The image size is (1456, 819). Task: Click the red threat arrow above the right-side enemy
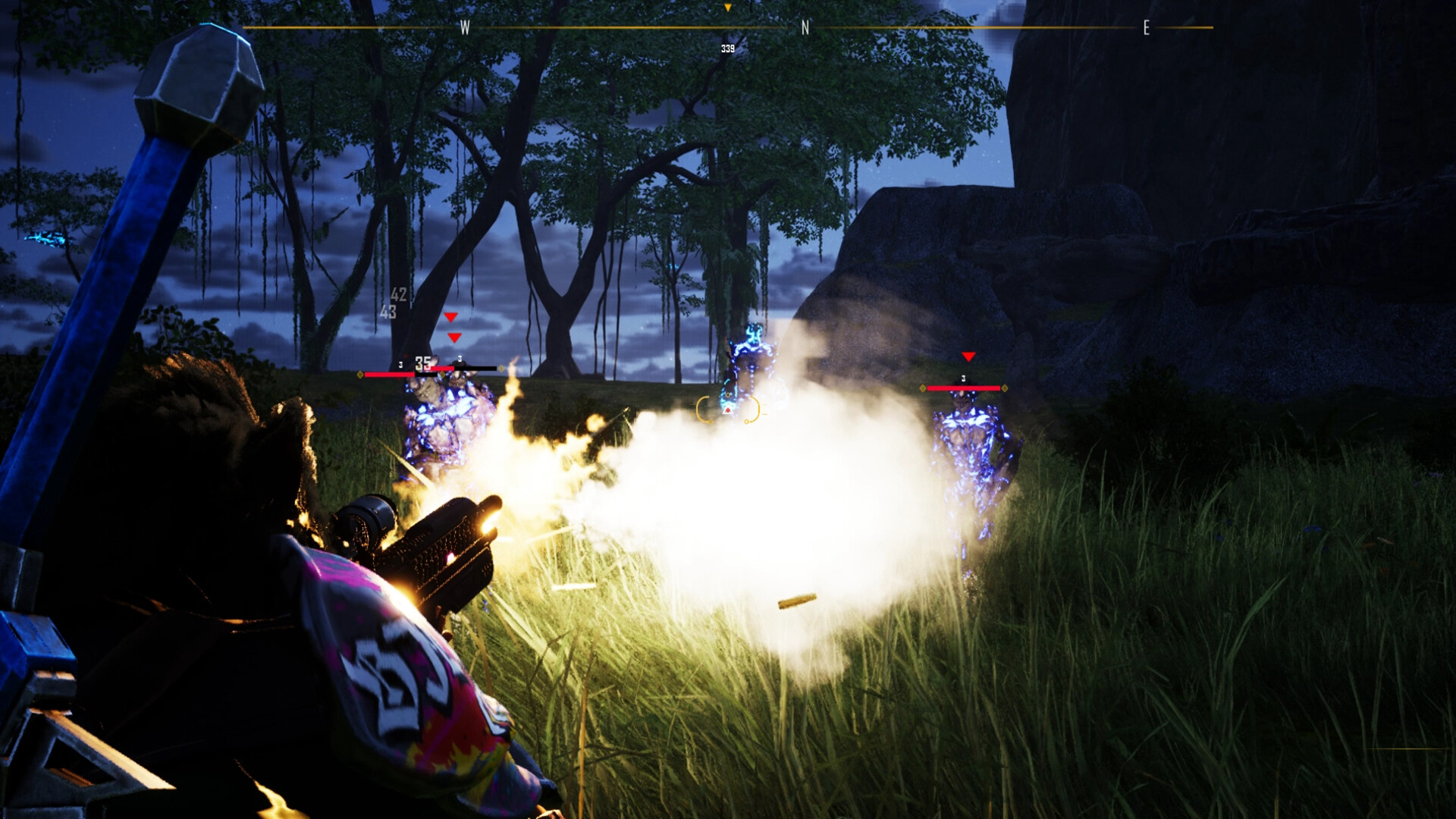point(969,356)
